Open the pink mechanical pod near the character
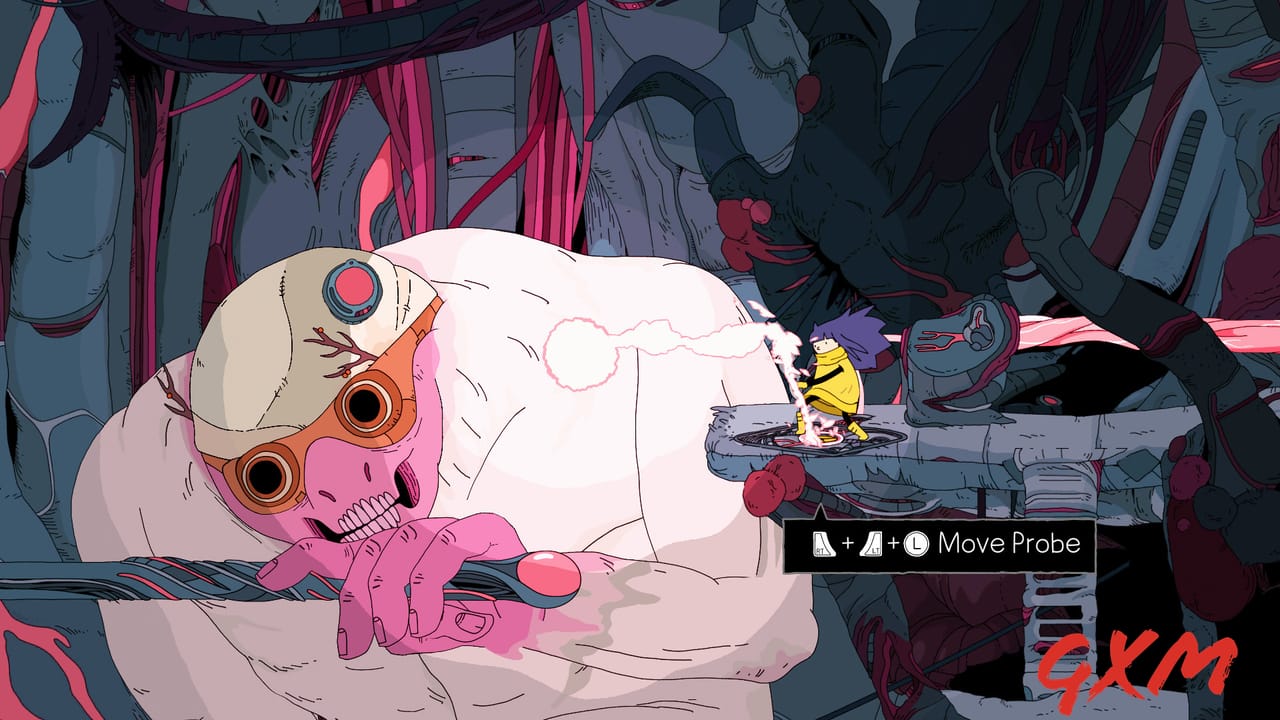The height and width of the screenshot is (720, 1280). (x=960, y=340)
